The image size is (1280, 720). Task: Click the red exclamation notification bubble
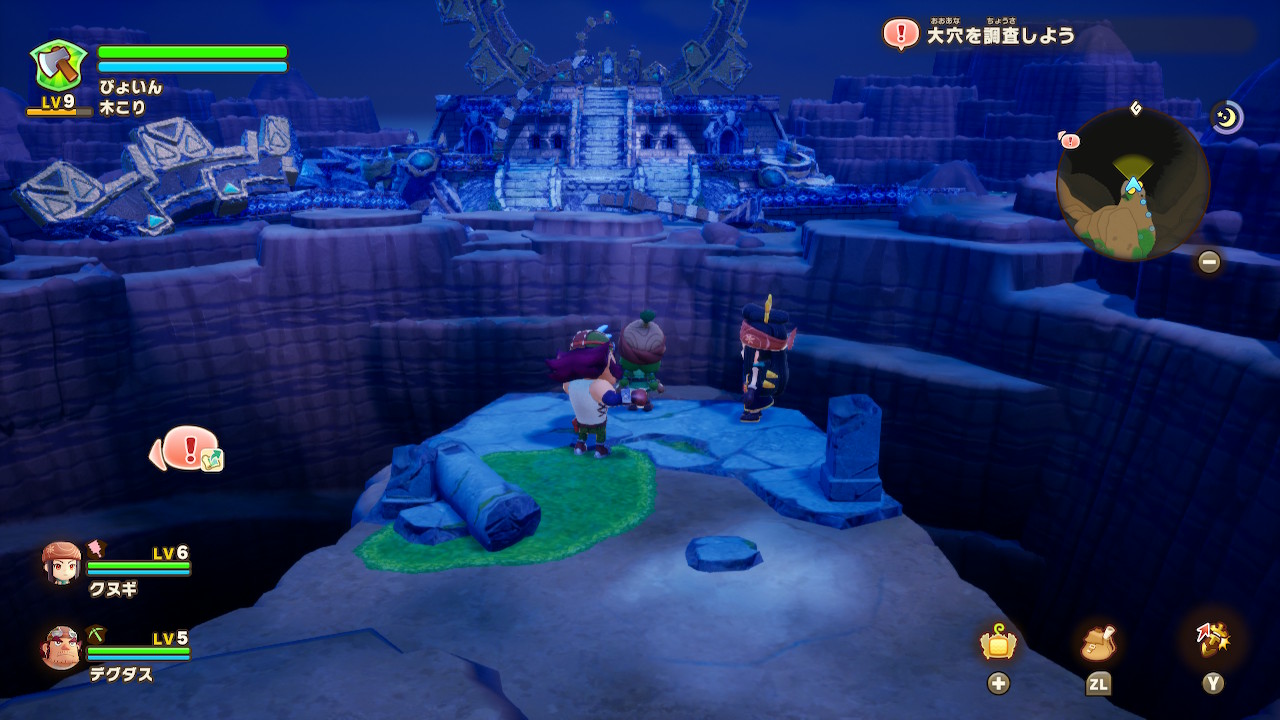(188, 449)
